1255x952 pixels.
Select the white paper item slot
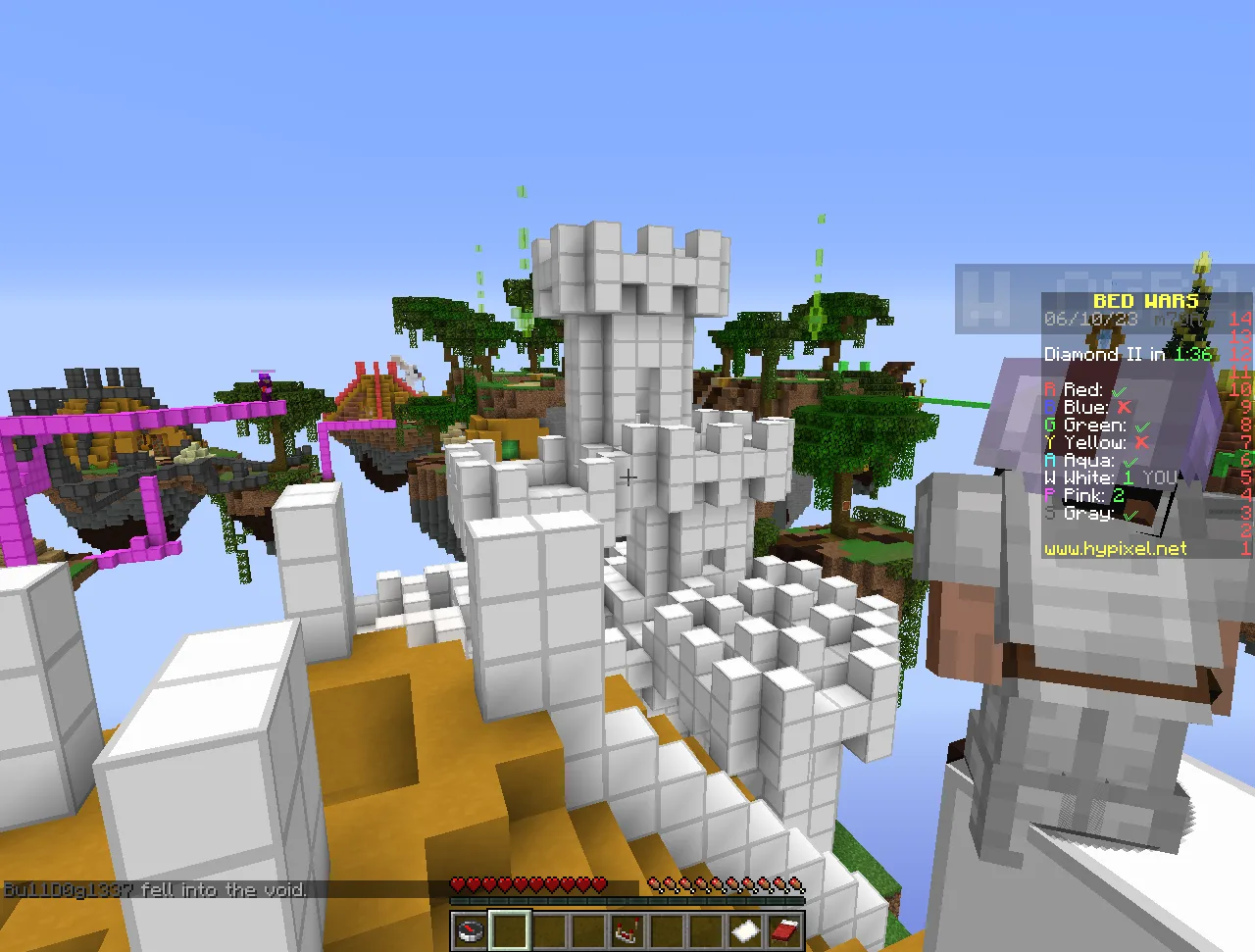pos(745,929)
